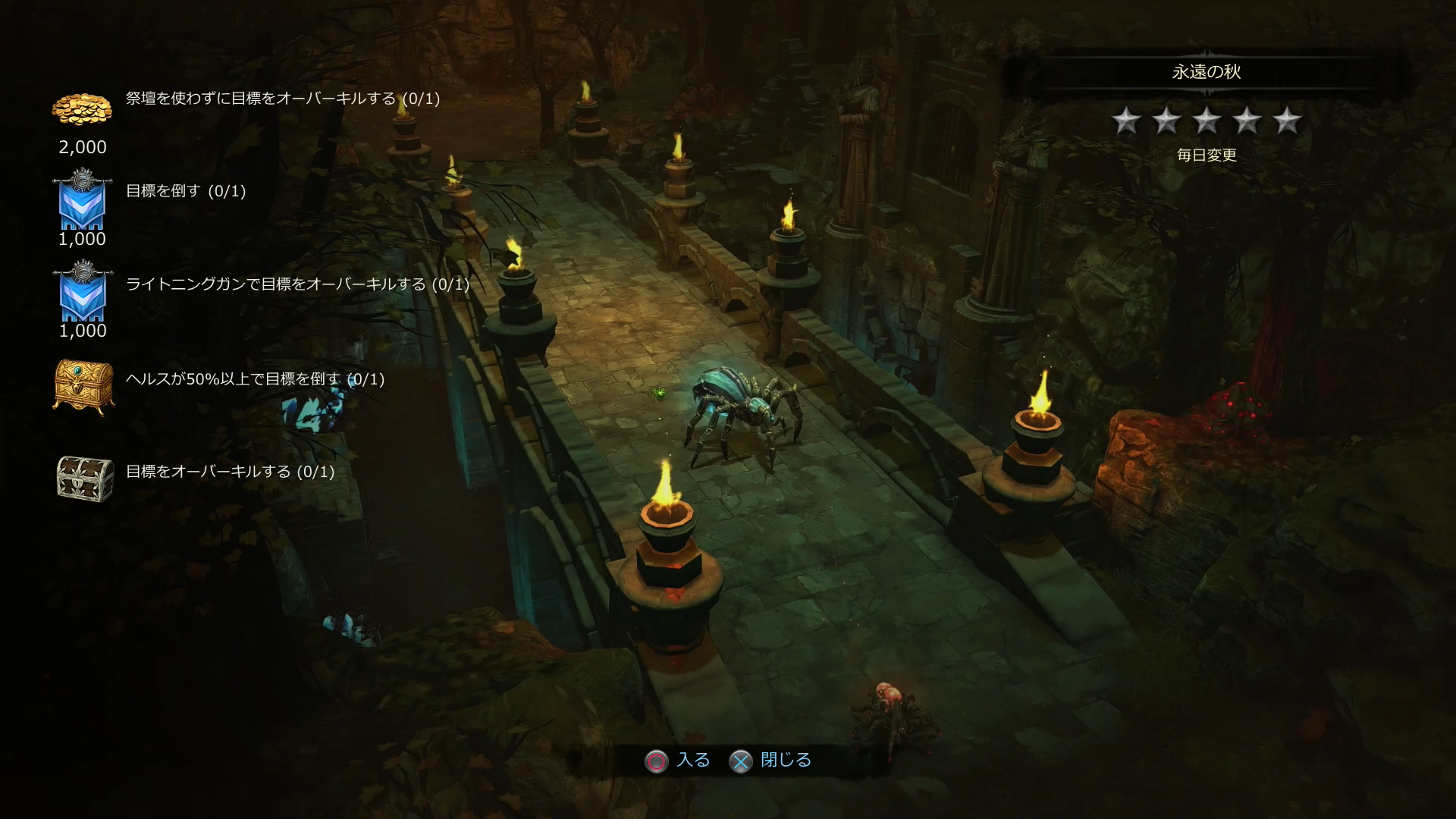Viewport: 1456px width, 819px height.
Task: Choose the ライトニングガンで目標をオーバーキルする objective
Action: tap(297, 284)
